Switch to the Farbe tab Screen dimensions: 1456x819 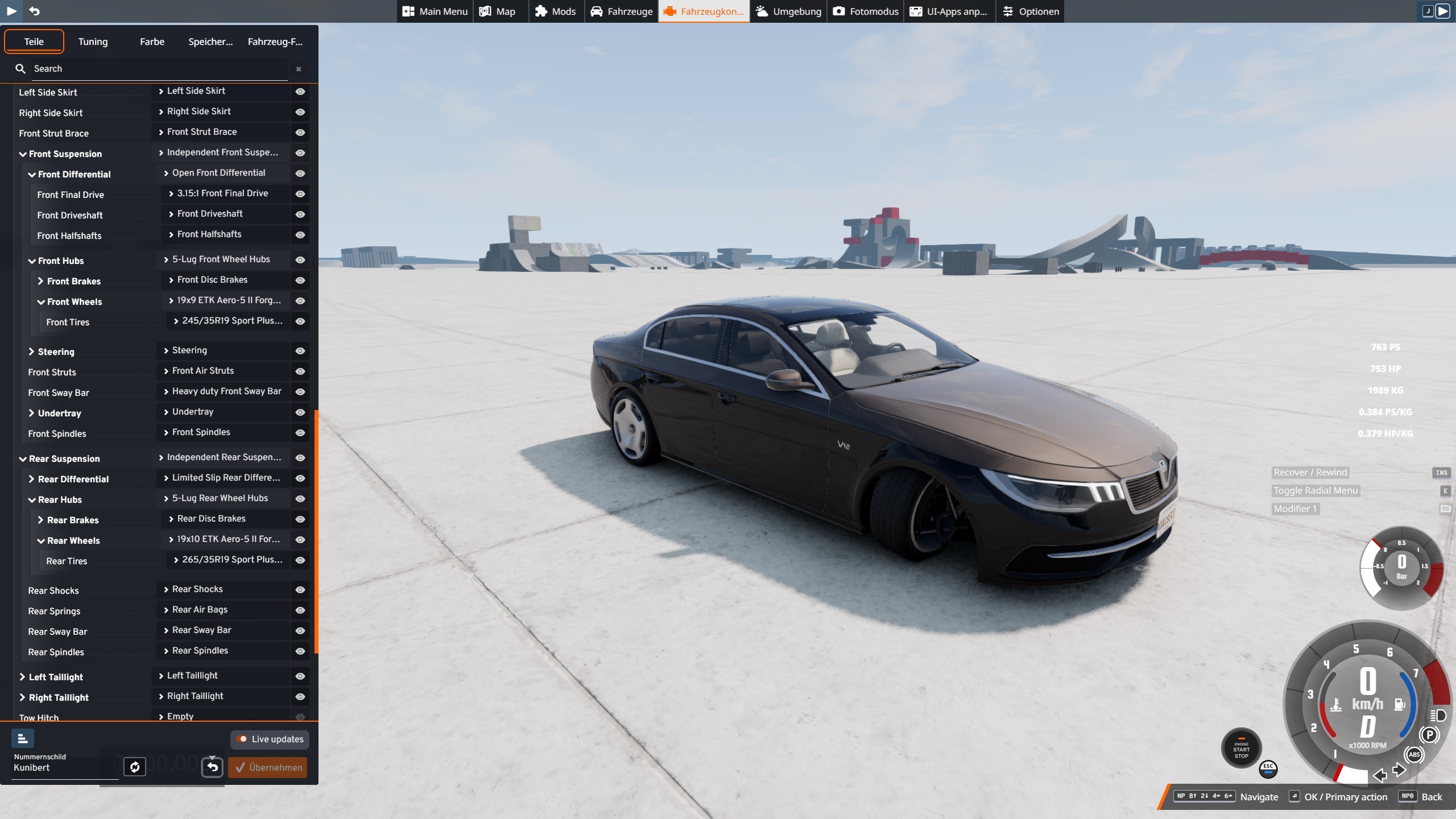click(x=152, y=42)
